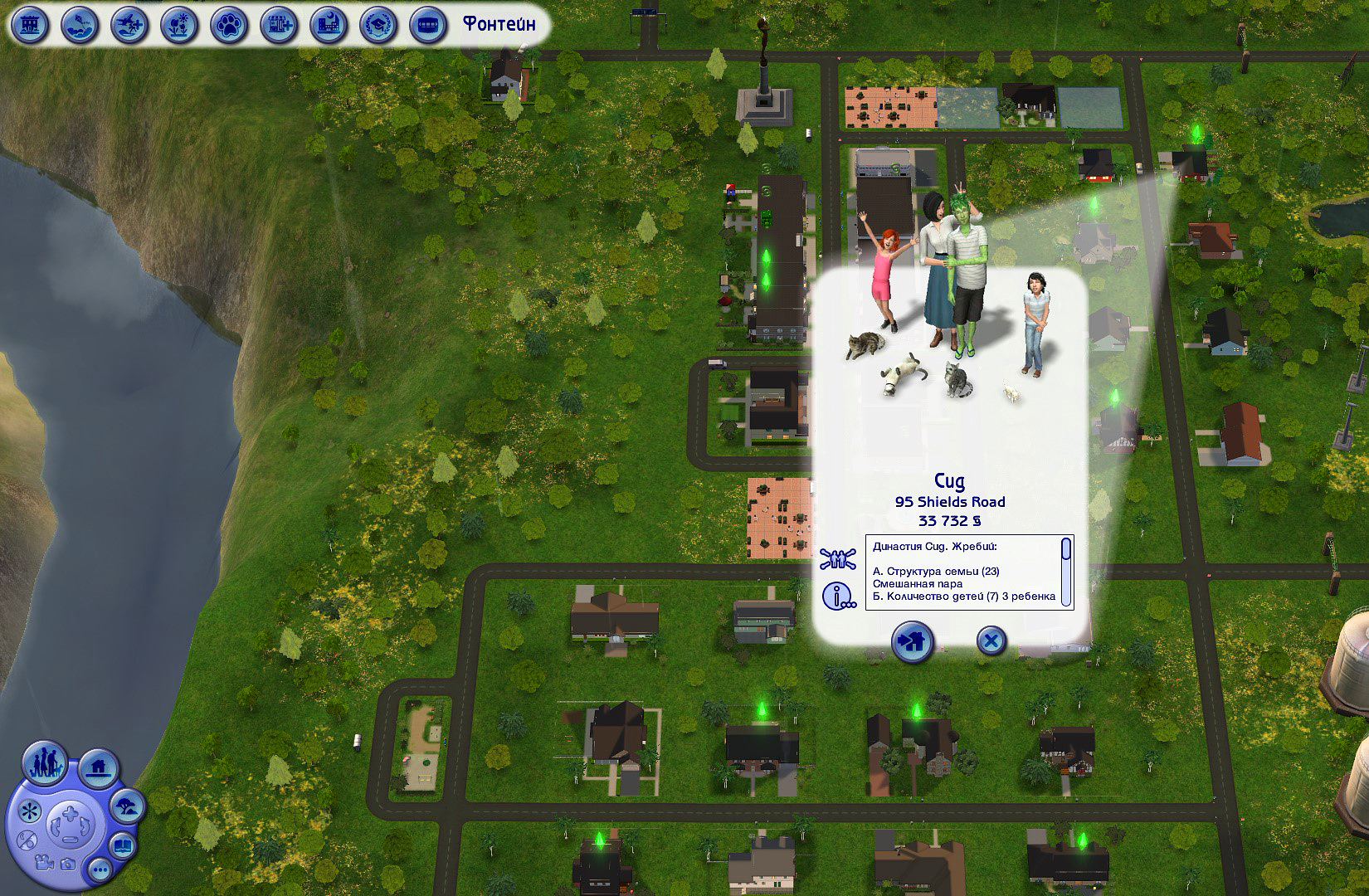The width and height of the screenshot is (1369, 896).
Task: Open the airplane vacation destinations icon
Action: [x=129, y=25]
